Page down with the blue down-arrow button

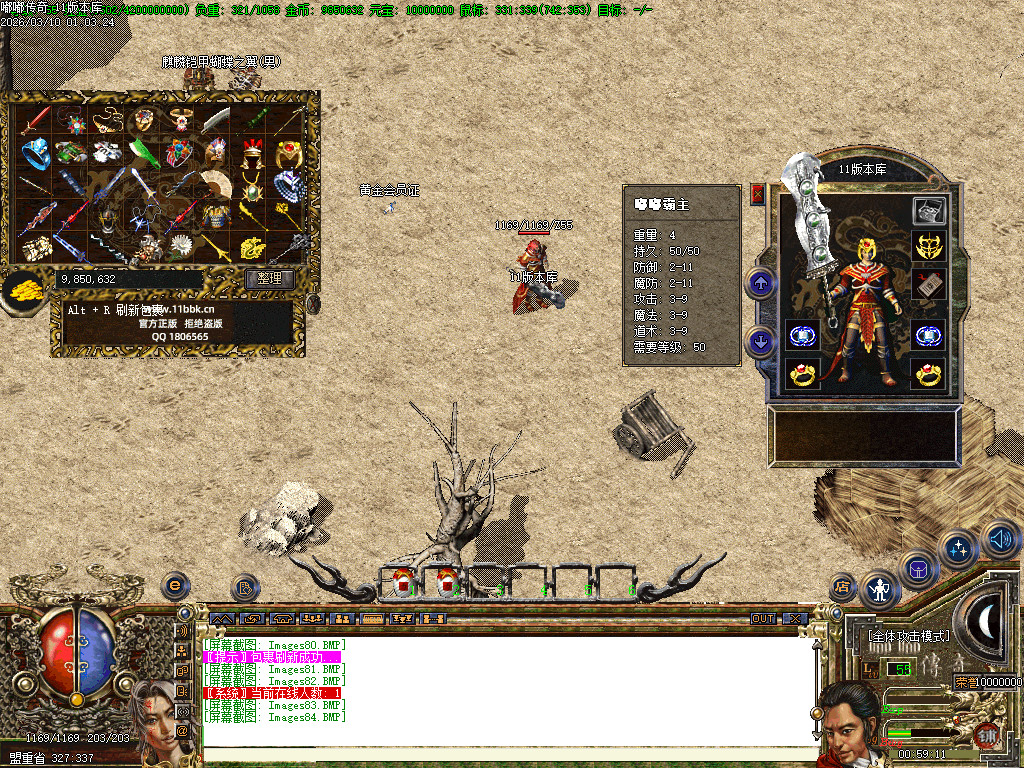point(761,343)
